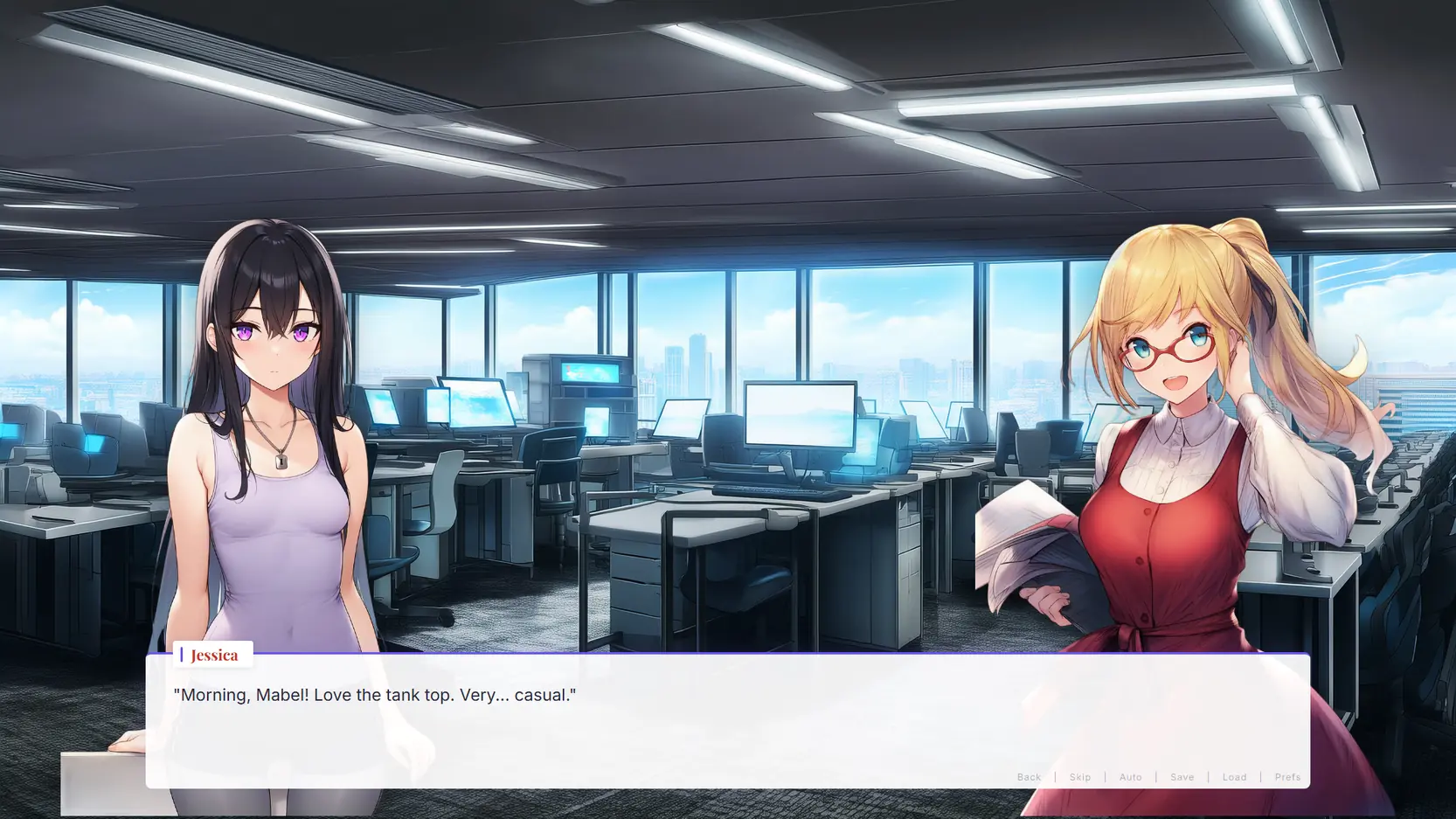1456x819 pixels.
Task: Go back using the Back button
Action: click(1029, 777)
